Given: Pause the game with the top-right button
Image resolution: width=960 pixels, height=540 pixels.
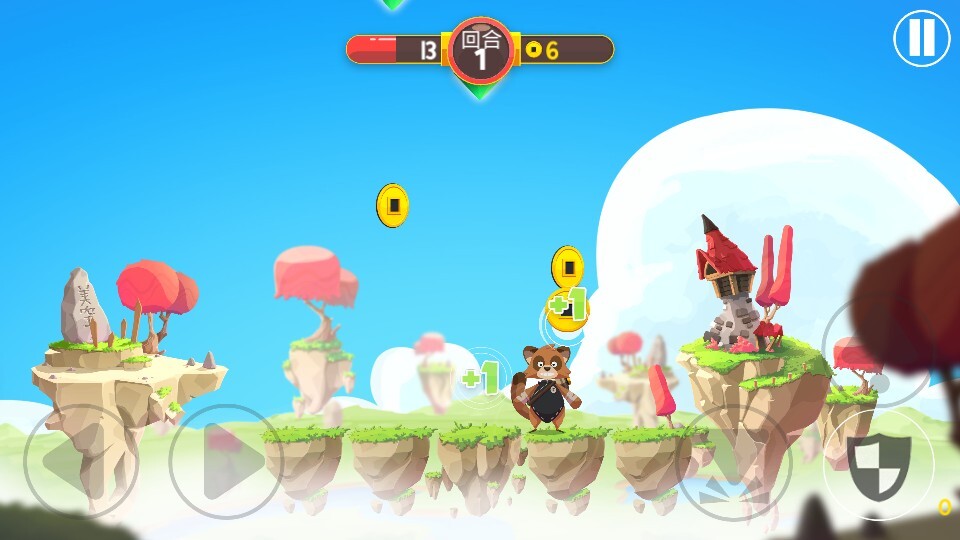Looking at the screenshot, I should (x=921, y=38).
